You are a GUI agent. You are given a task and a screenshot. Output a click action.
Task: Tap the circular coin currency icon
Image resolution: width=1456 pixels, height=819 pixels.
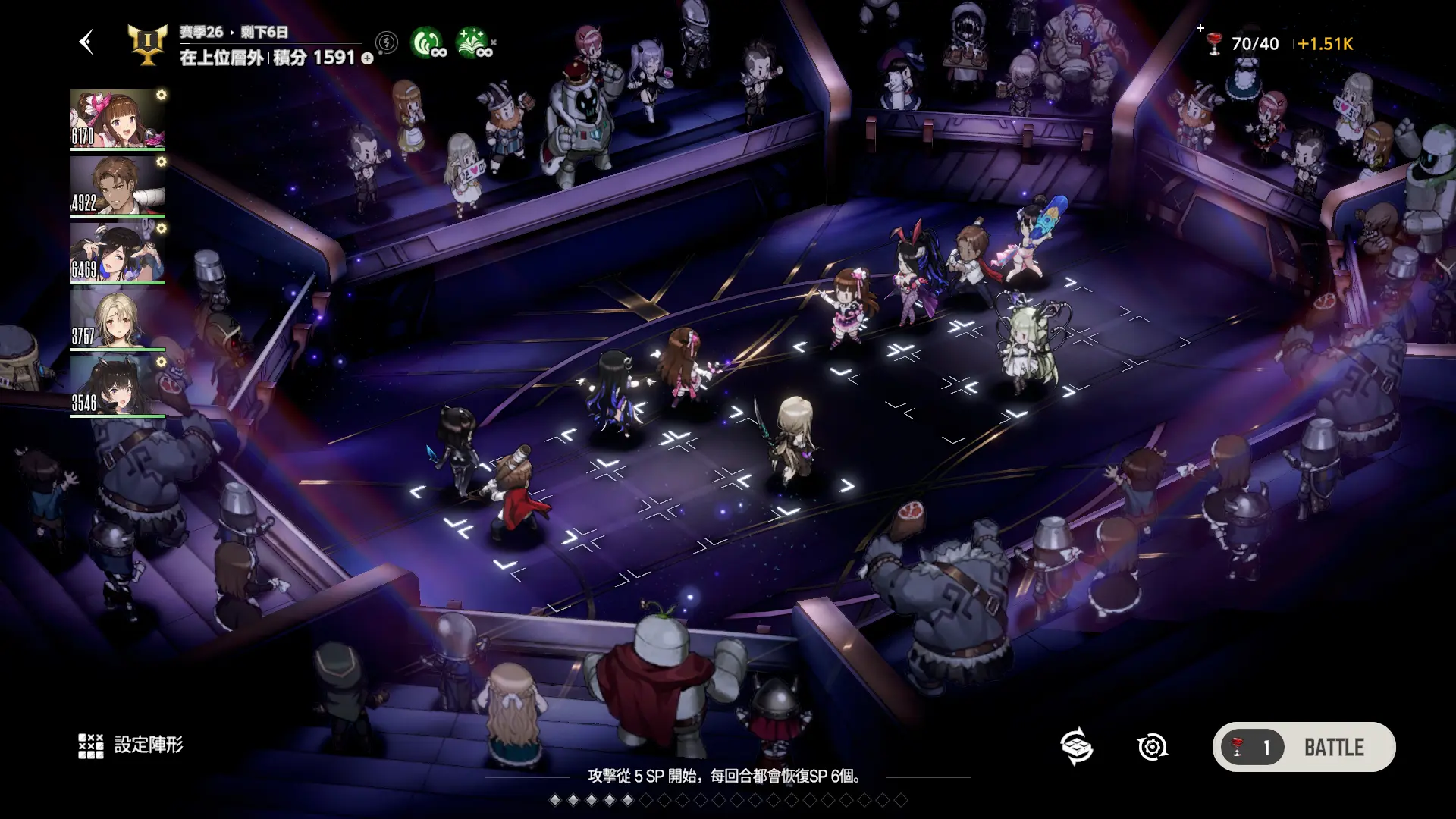click(x=387, y=42)
